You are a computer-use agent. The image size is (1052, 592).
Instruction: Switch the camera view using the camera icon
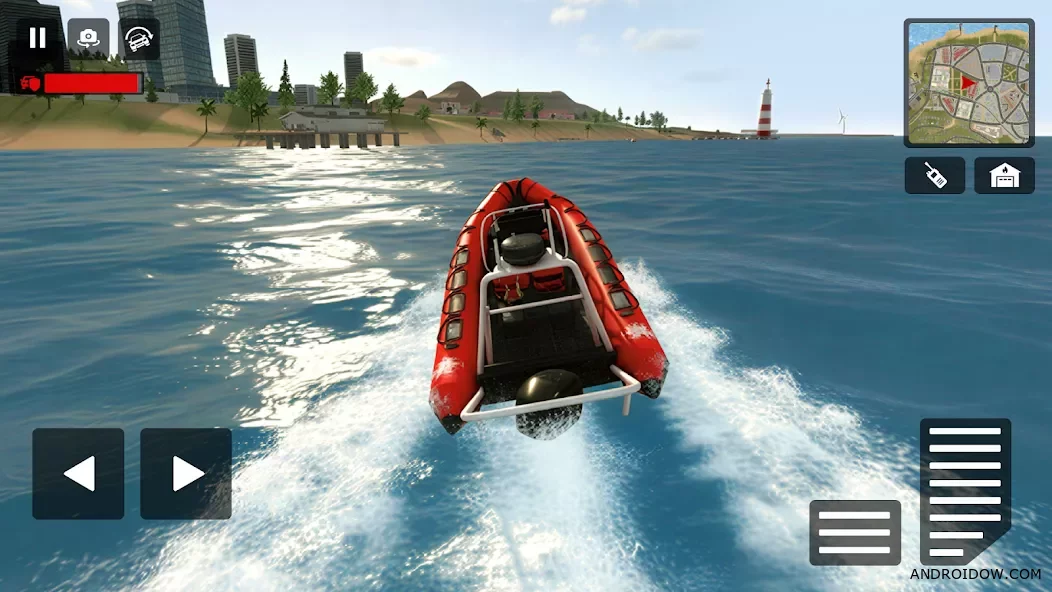click(89, 39)
